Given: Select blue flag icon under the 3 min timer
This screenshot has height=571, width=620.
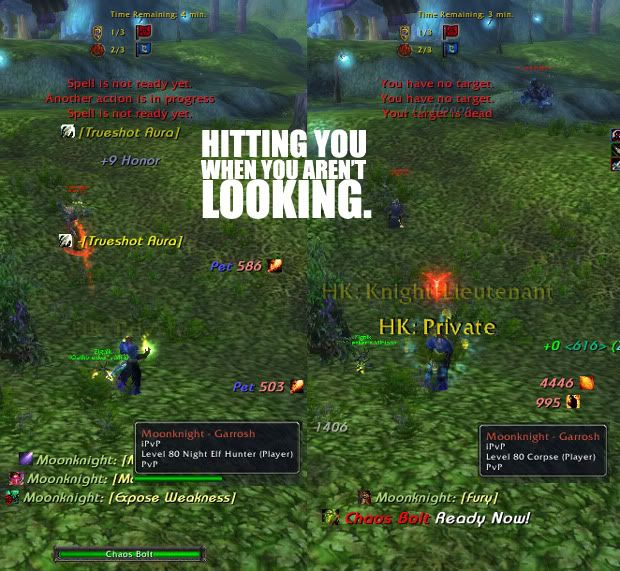Looking at the screenshot, I should (x=450, y=49).
